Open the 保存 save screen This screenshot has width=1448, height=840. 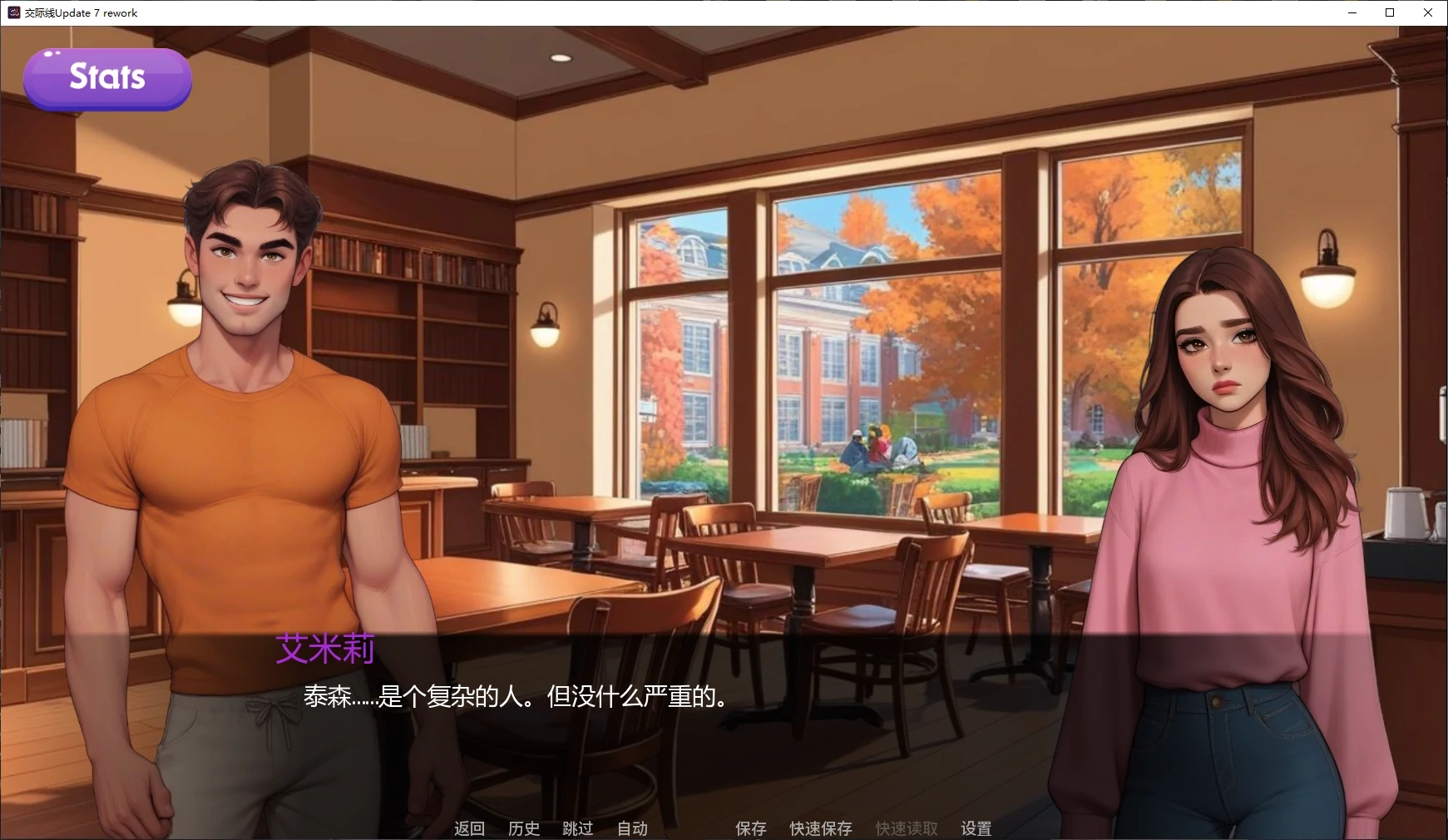pyautogui.click(x=749, y=828)
